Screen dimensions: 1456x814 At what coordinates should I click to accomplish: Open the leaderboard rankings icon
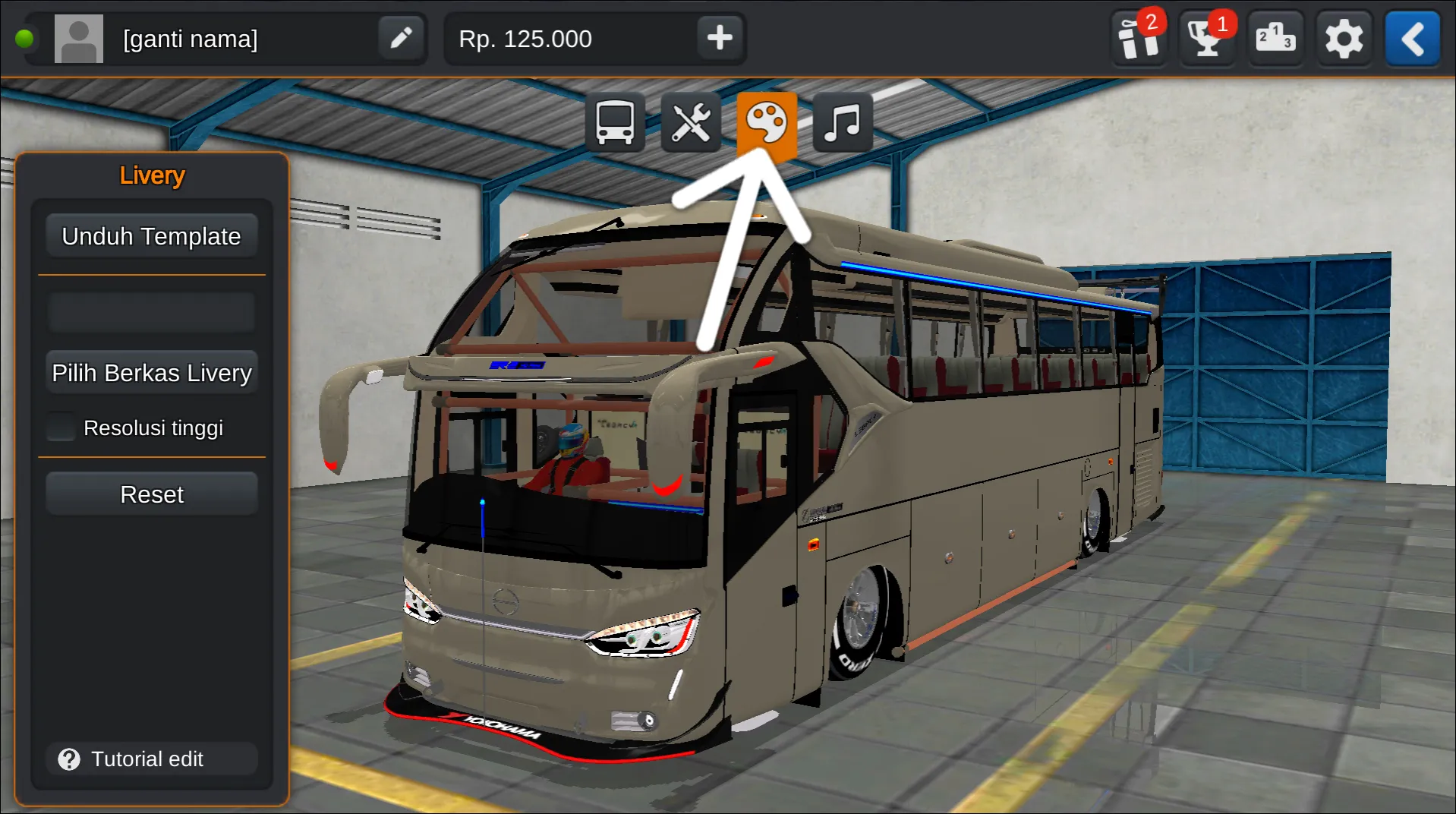1275,38
